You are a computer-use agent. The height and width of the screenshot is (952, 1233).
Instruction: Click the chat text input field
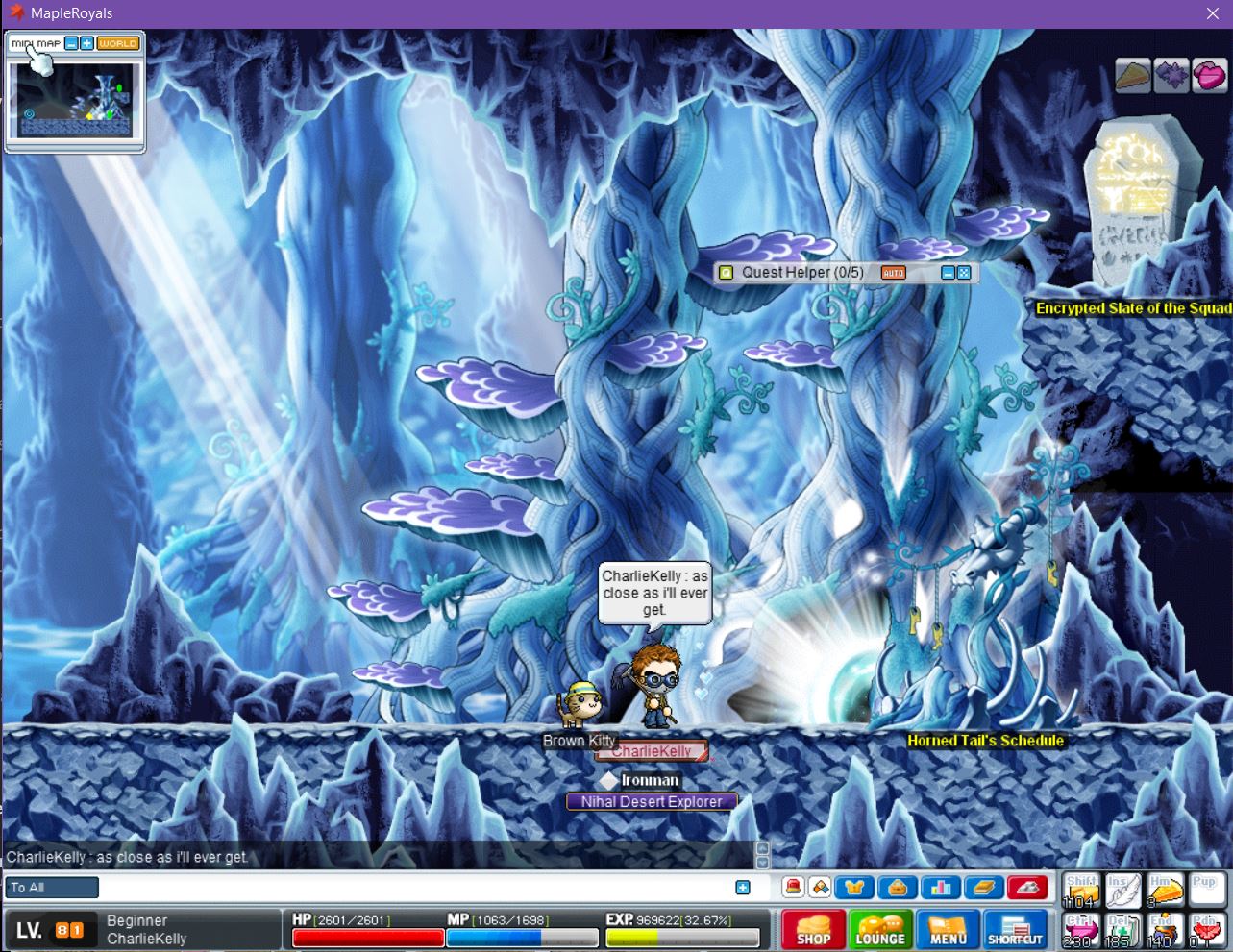[x=418, y=888]
